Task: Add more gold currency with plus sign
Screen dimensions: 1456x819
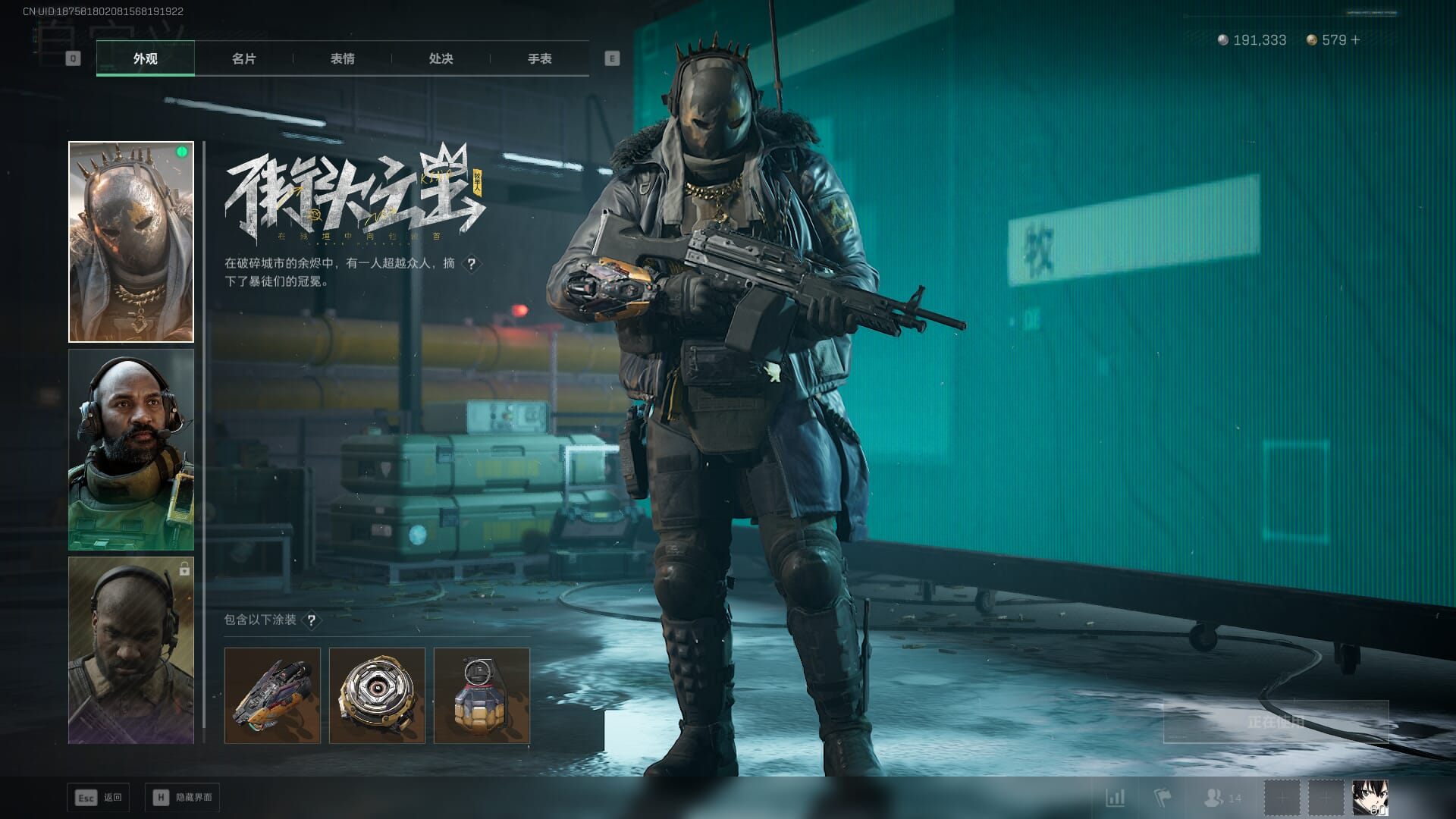Action: tap(1356, 40)
